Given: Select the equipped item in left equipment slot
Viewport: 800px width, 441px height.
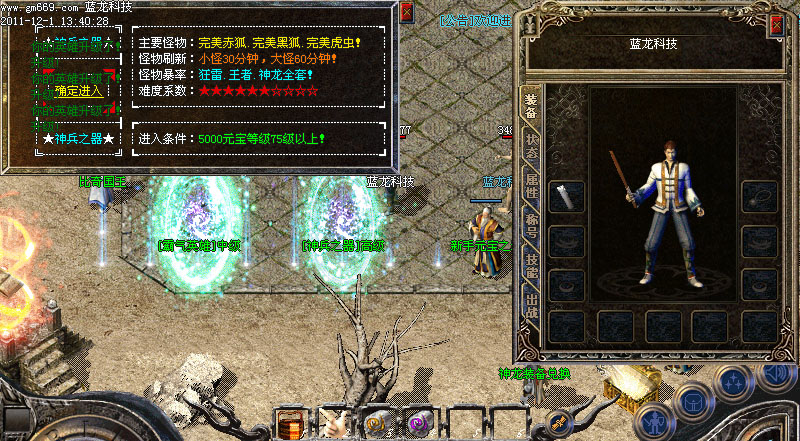Looking at the screenshot, I should click(567, 196).
